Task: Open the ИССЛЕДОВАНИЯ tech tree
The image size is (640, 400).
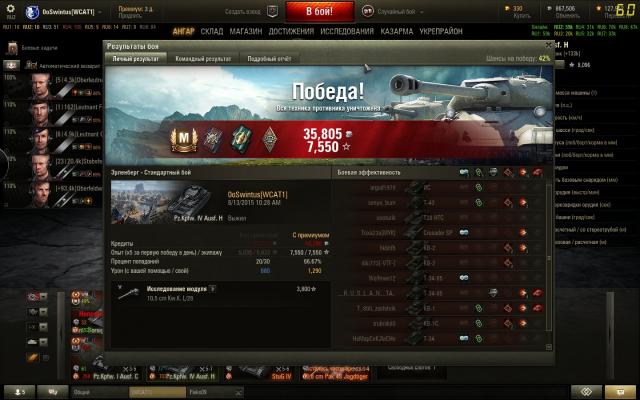Action: [348, 31]
